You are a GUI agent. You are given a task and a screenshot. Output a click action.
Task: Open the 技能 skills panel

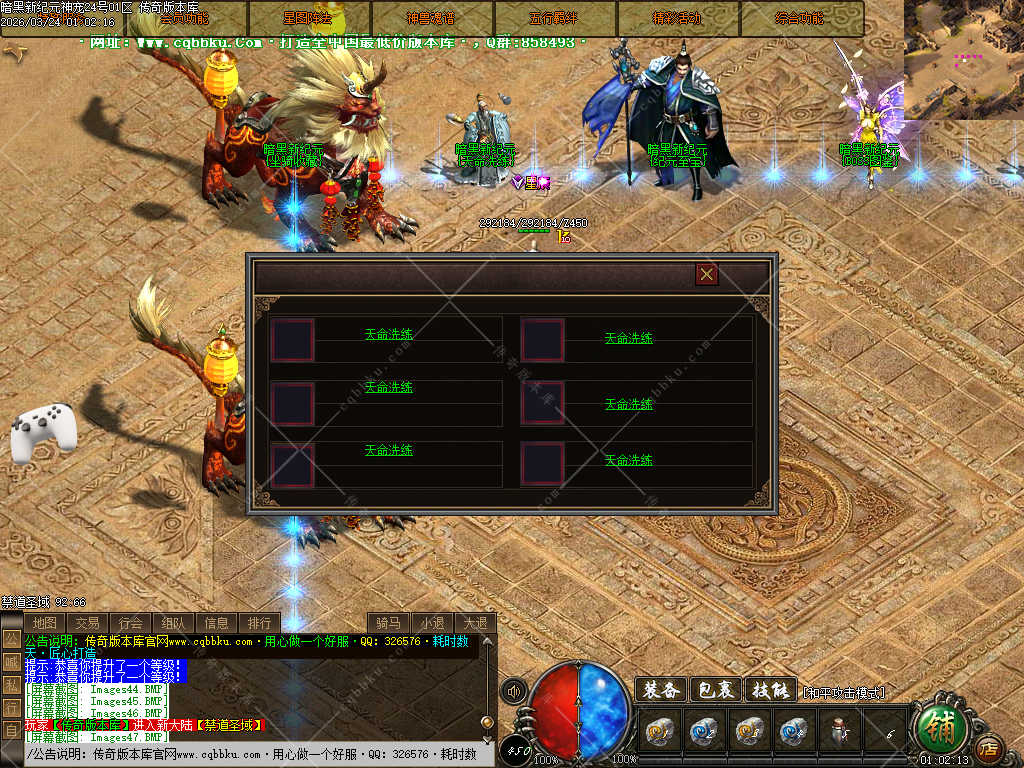pyautogui.click(x=771, y=690)
